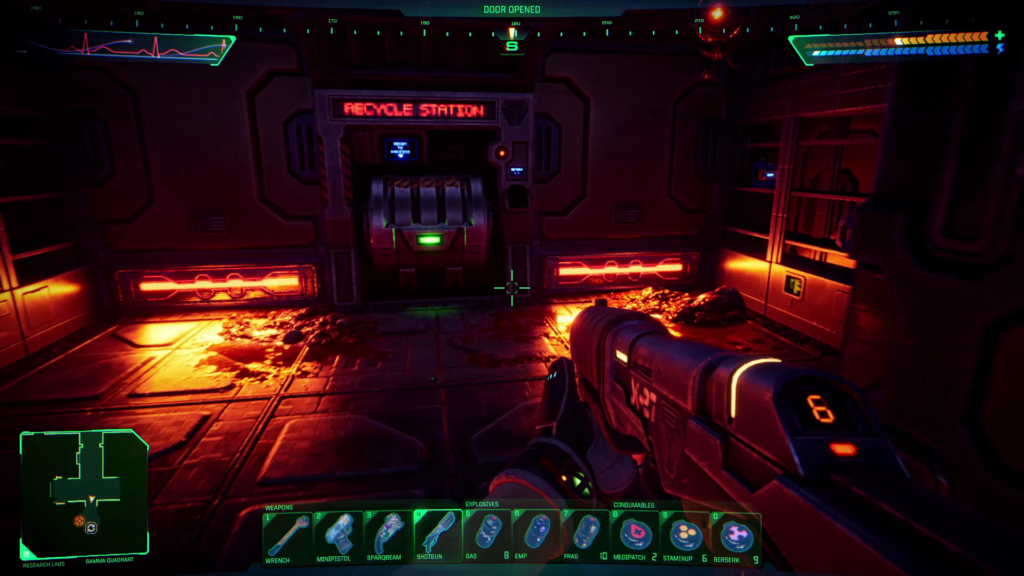Open the Research Labs minimap

[x=84, y=492]
